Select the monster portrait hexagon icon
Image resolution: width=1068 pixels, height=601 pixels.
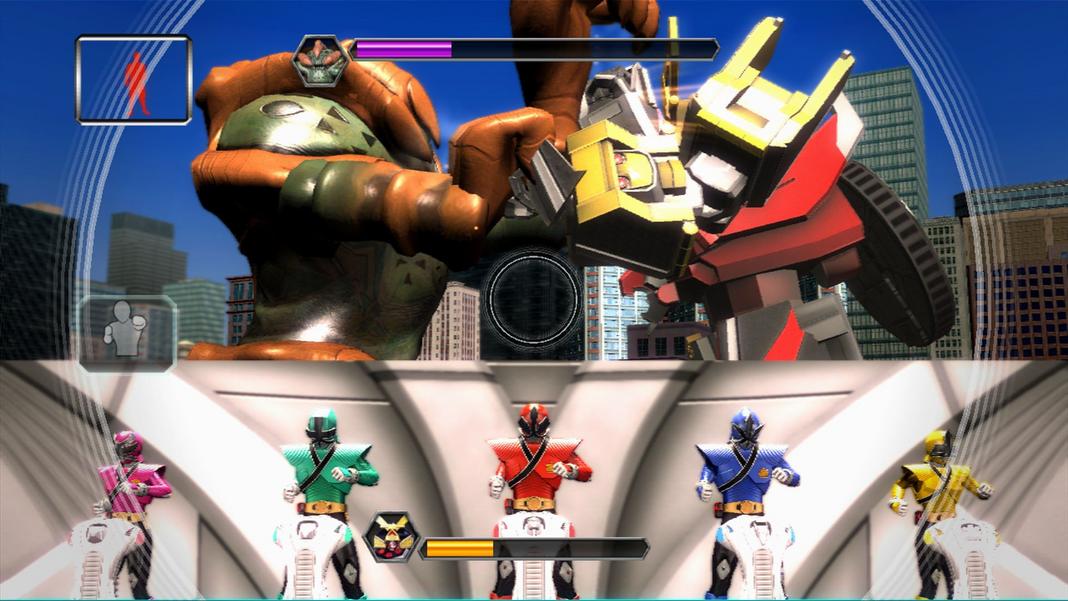(x=320, y=59)
